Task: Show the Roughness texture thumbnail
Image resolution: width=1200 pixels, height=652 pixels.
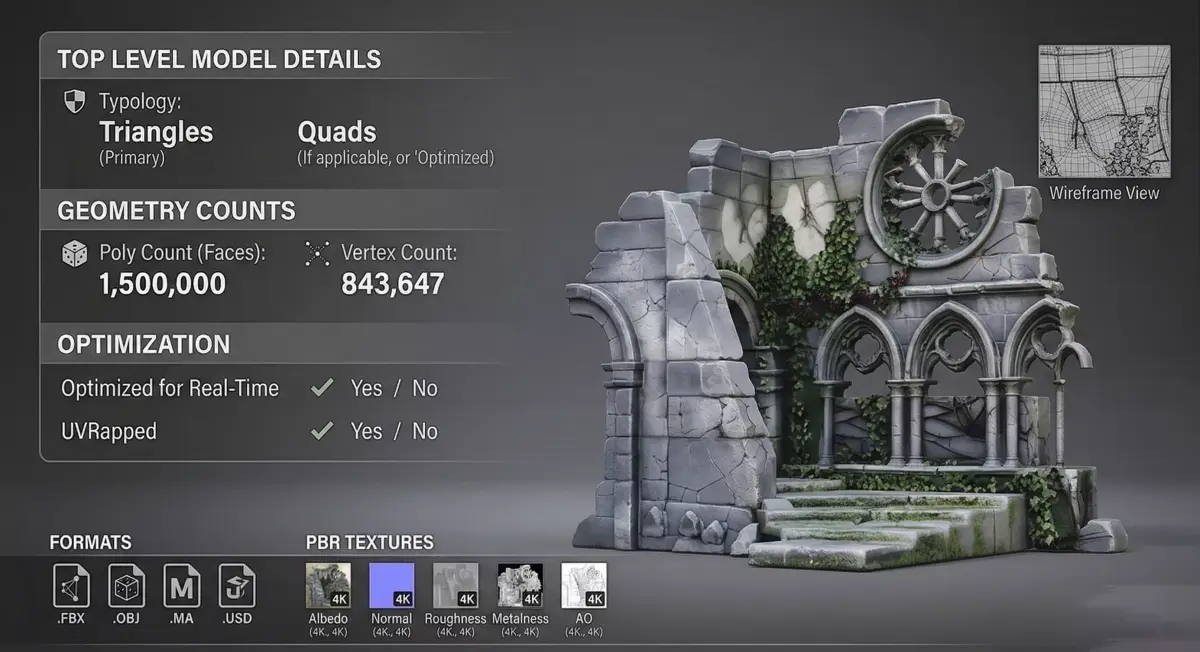Action: coord(455,586)
